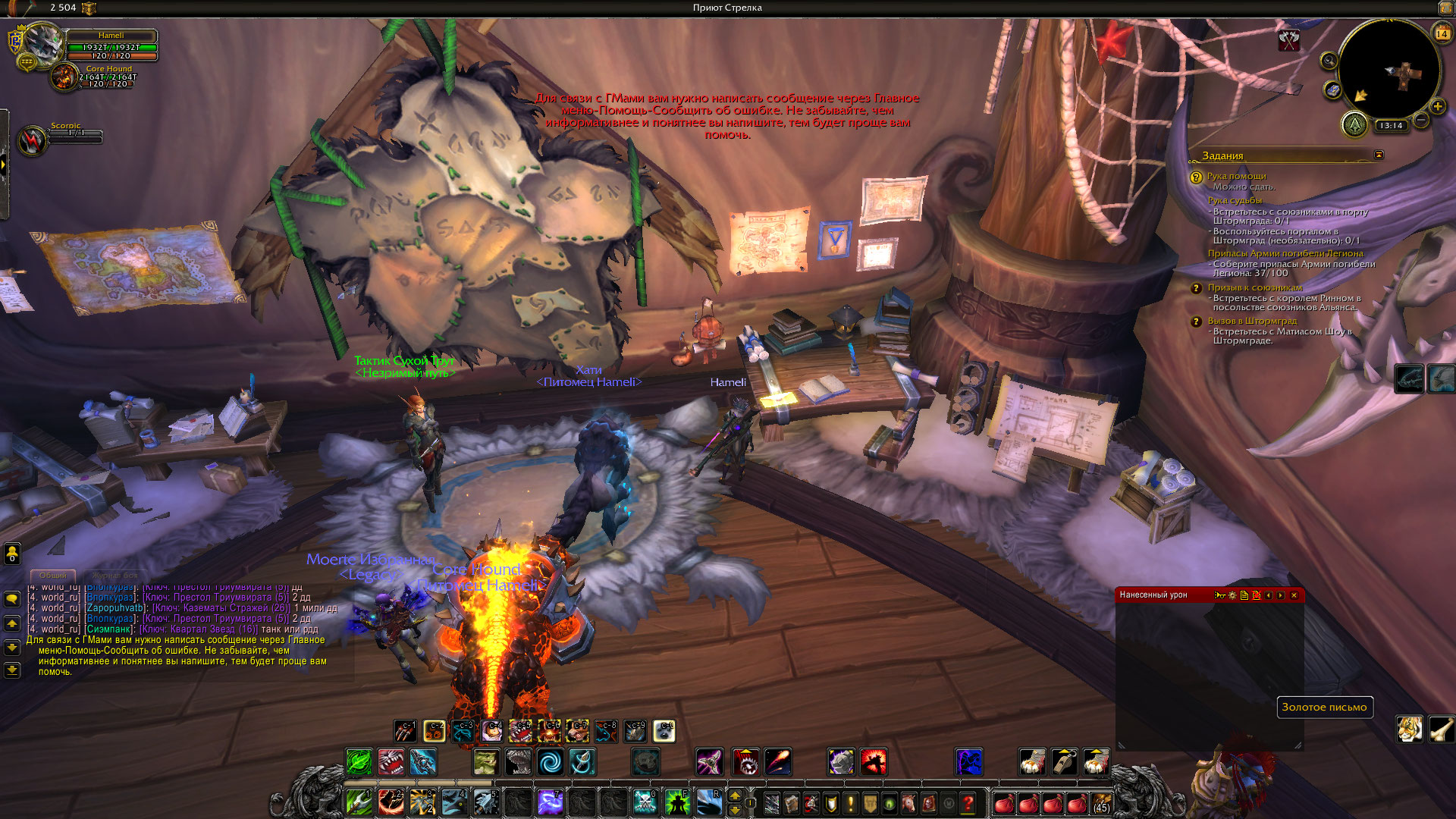Select the Общий chat tab

click(53, 576)
